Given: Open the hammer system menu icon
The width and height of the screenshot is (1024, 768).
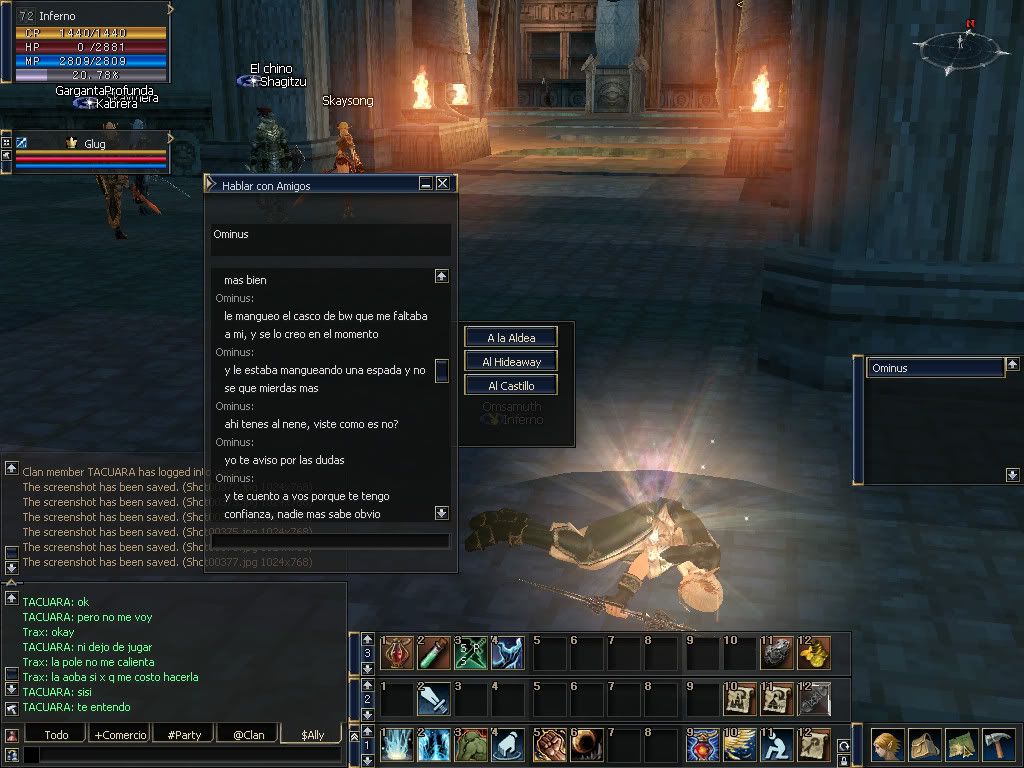Looking at the screenshot, I should click(x=999, y=746).
